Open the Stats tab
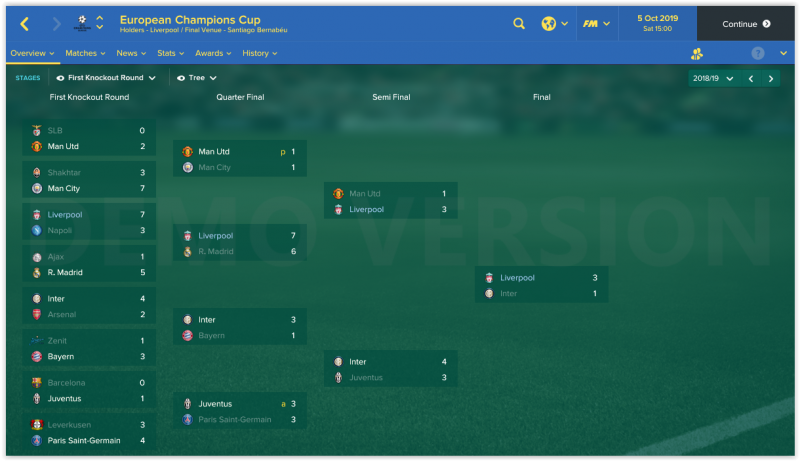Viewport: 800px width, 461px height. (170, 53)
